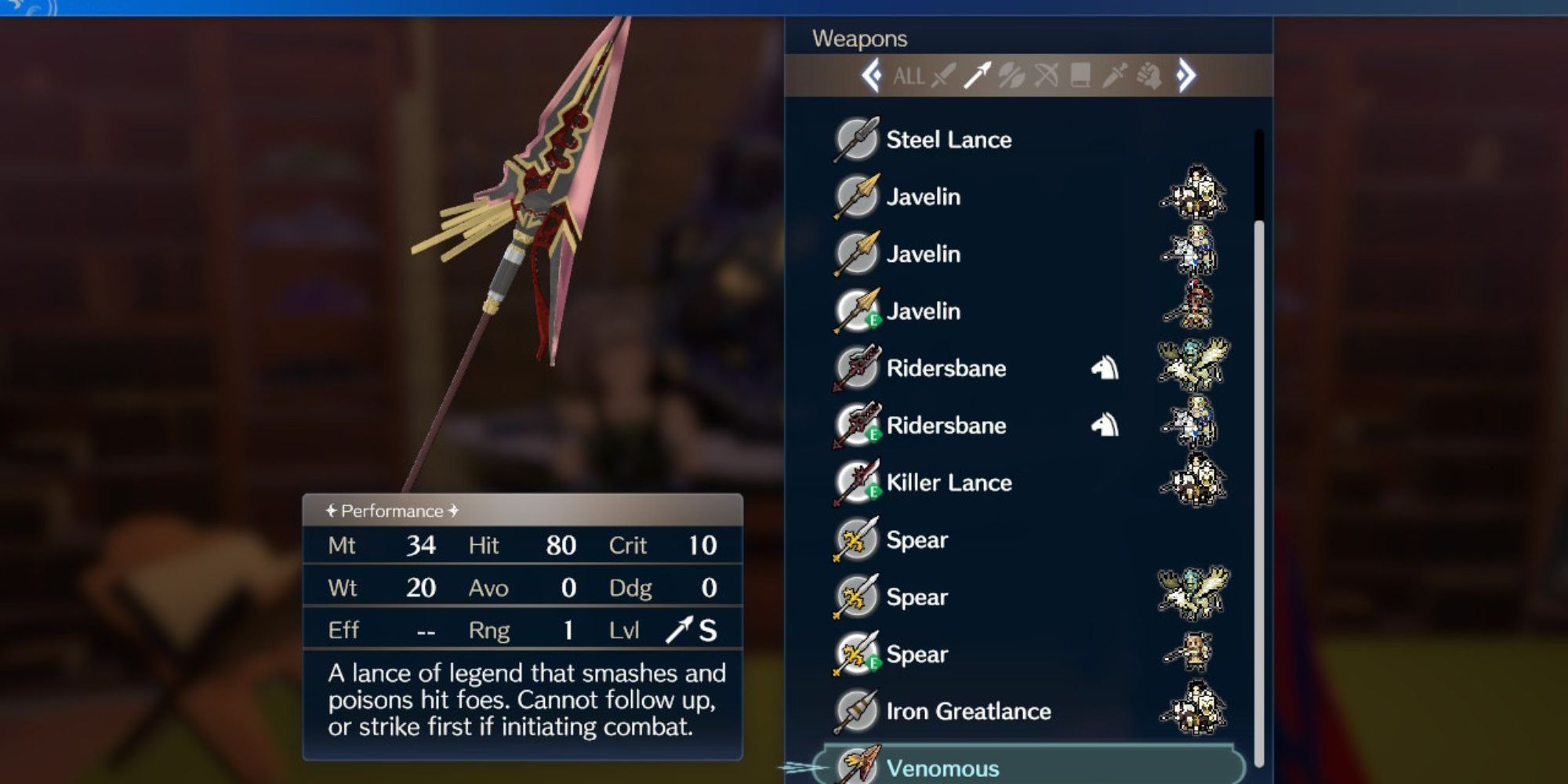Click the Iron Greatlance weapon icon
Image resolution: width=1568 pixels, height=784 pixels.
858,710
